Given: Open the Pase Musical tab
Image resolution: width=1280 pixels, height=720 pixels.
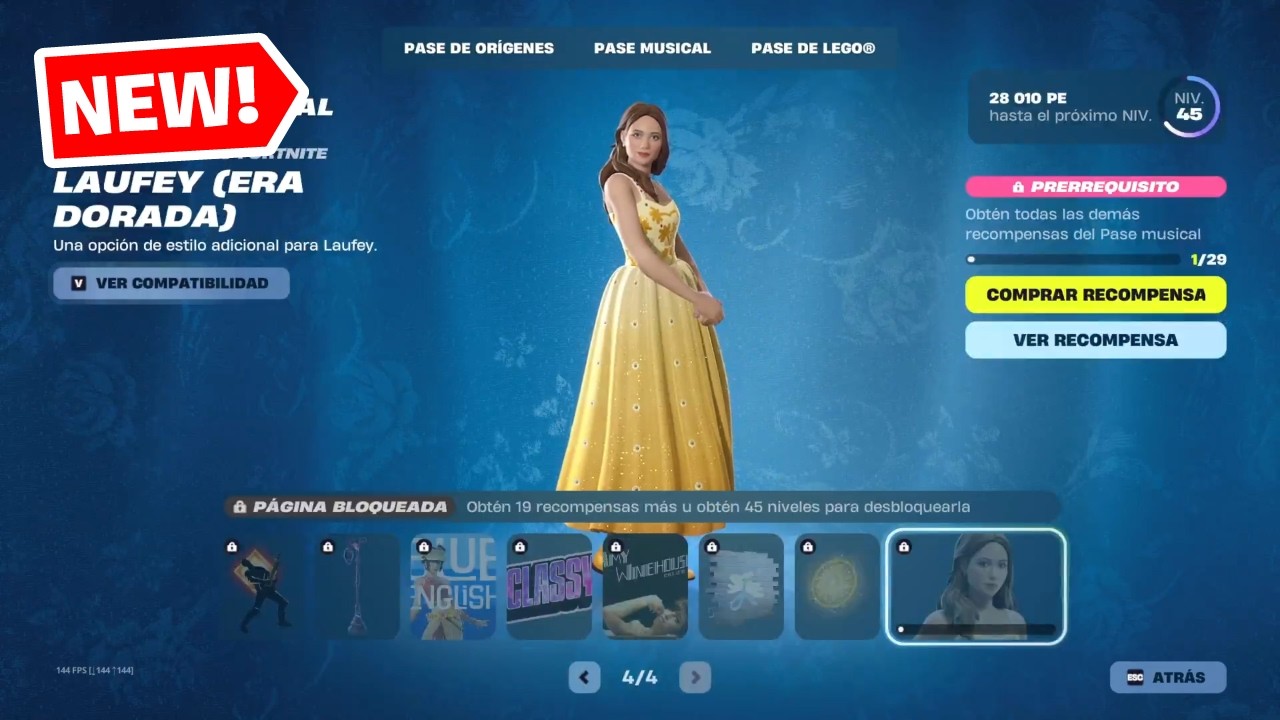Looking at the screenshot, I should (652, 48).
